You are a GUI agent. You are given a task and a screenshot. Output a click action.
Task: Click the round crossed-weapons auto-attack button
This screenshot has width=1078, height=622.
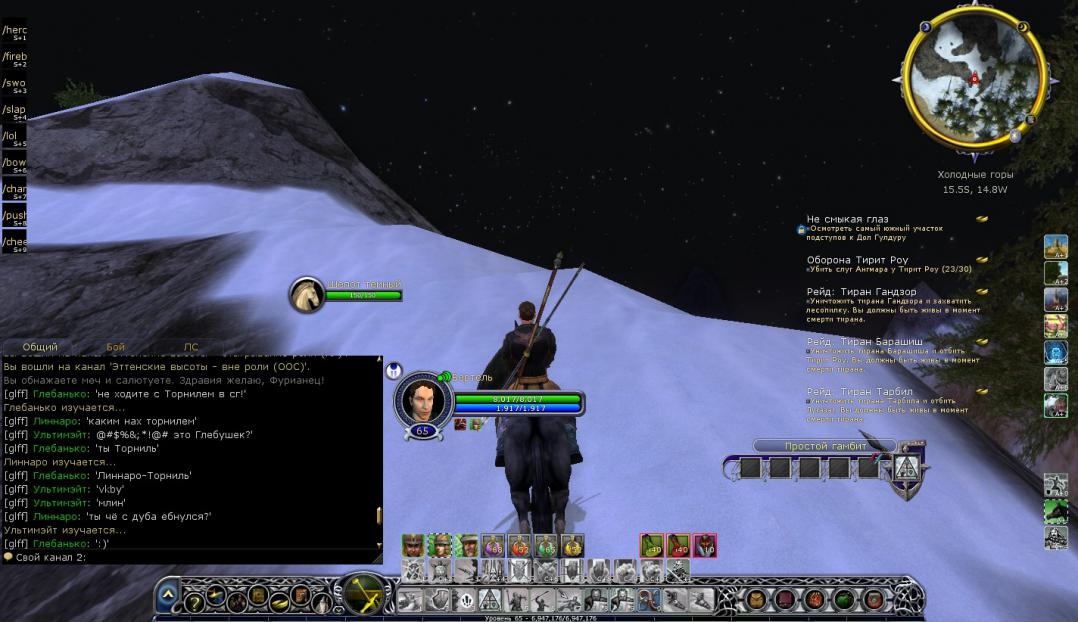click(x=367, y=593)
